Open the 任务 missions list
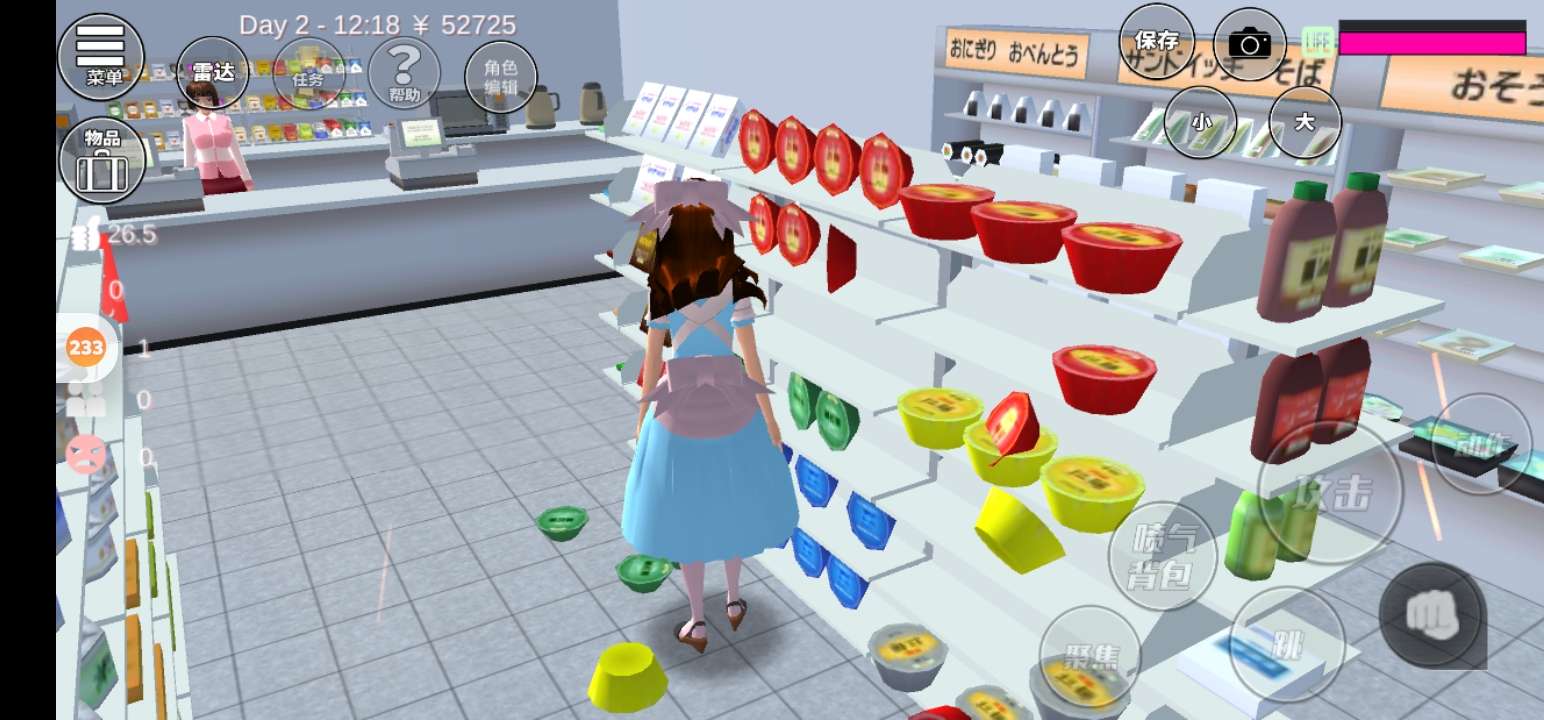Image resolution: width=1544 pixels, height=720 pixels. [x=308, y=72]
